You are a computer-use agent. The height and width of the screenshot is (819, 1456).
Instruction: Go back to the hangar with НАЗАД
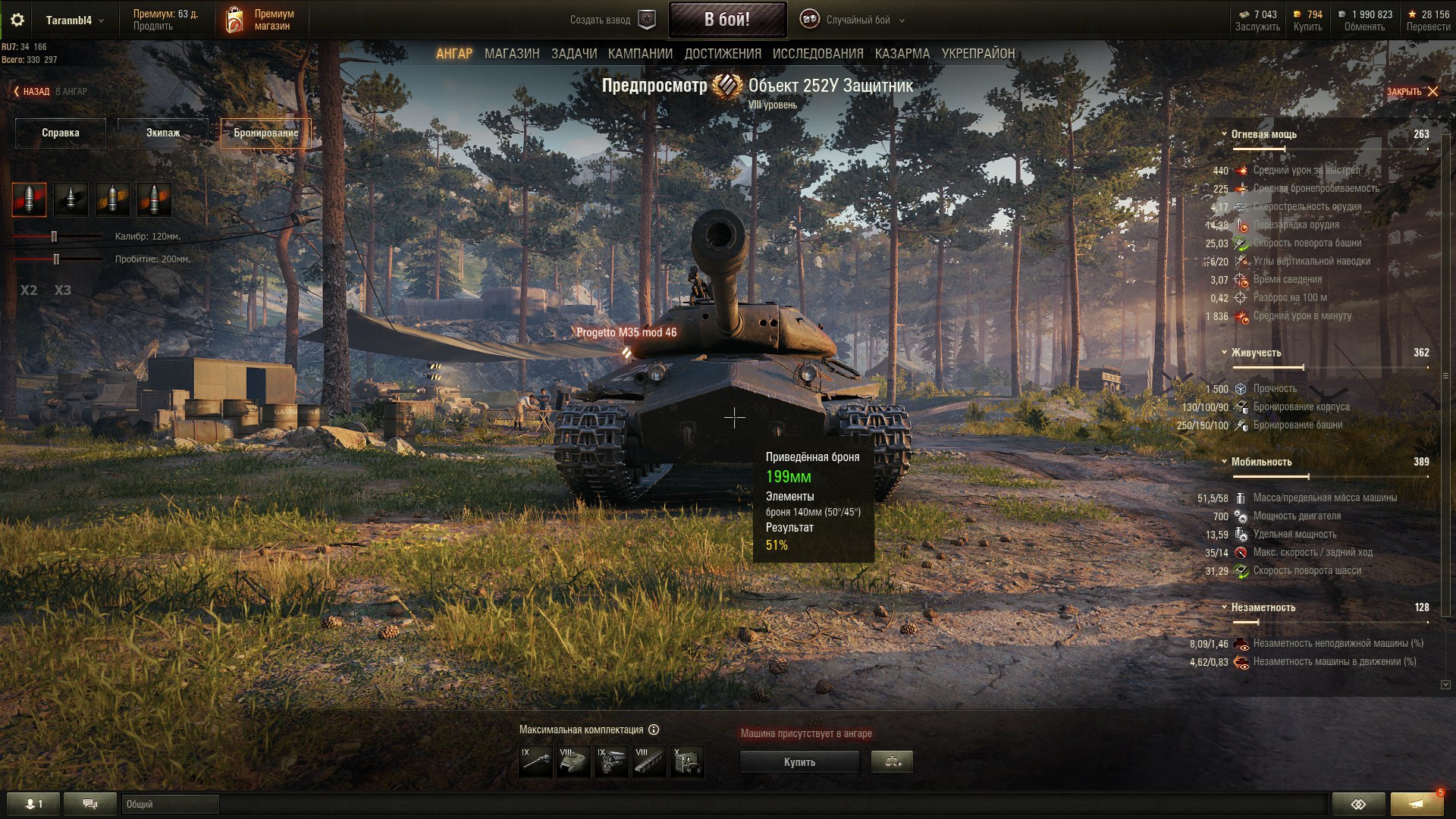(32, 92)
